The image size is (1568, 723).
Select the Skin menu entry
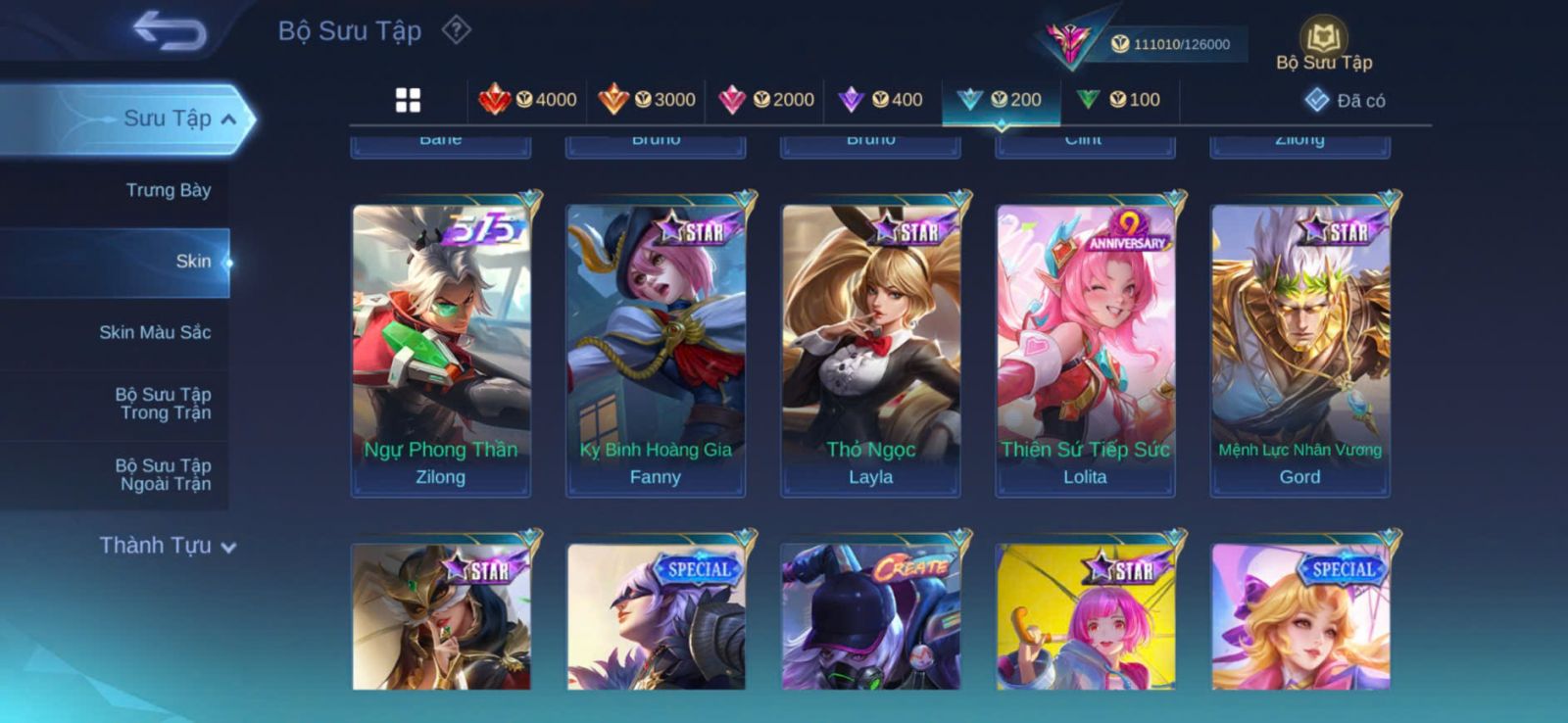[192, 262]
